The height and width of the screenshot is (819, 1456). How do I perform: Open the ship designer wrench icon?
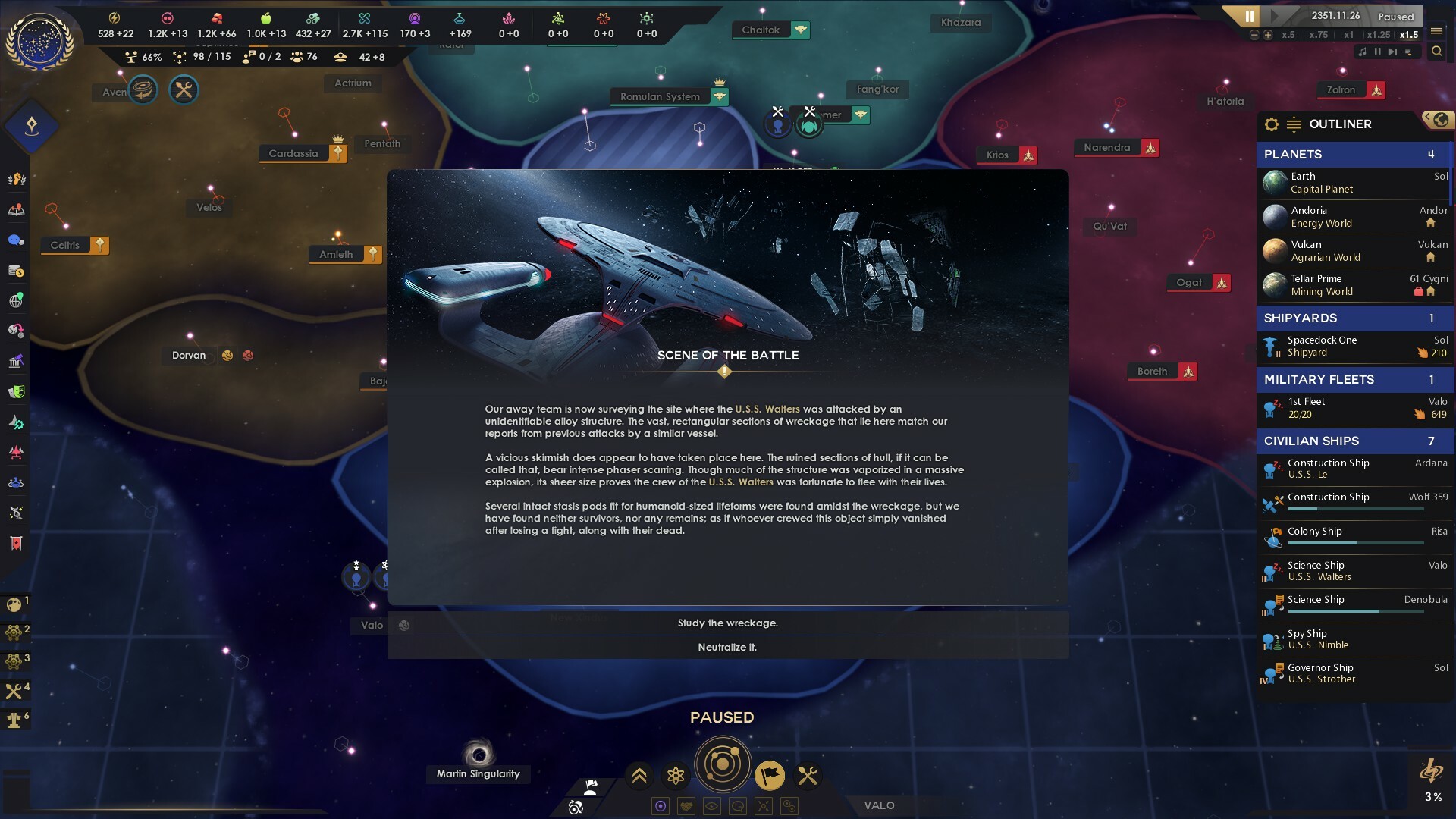[x=807, y=776]
